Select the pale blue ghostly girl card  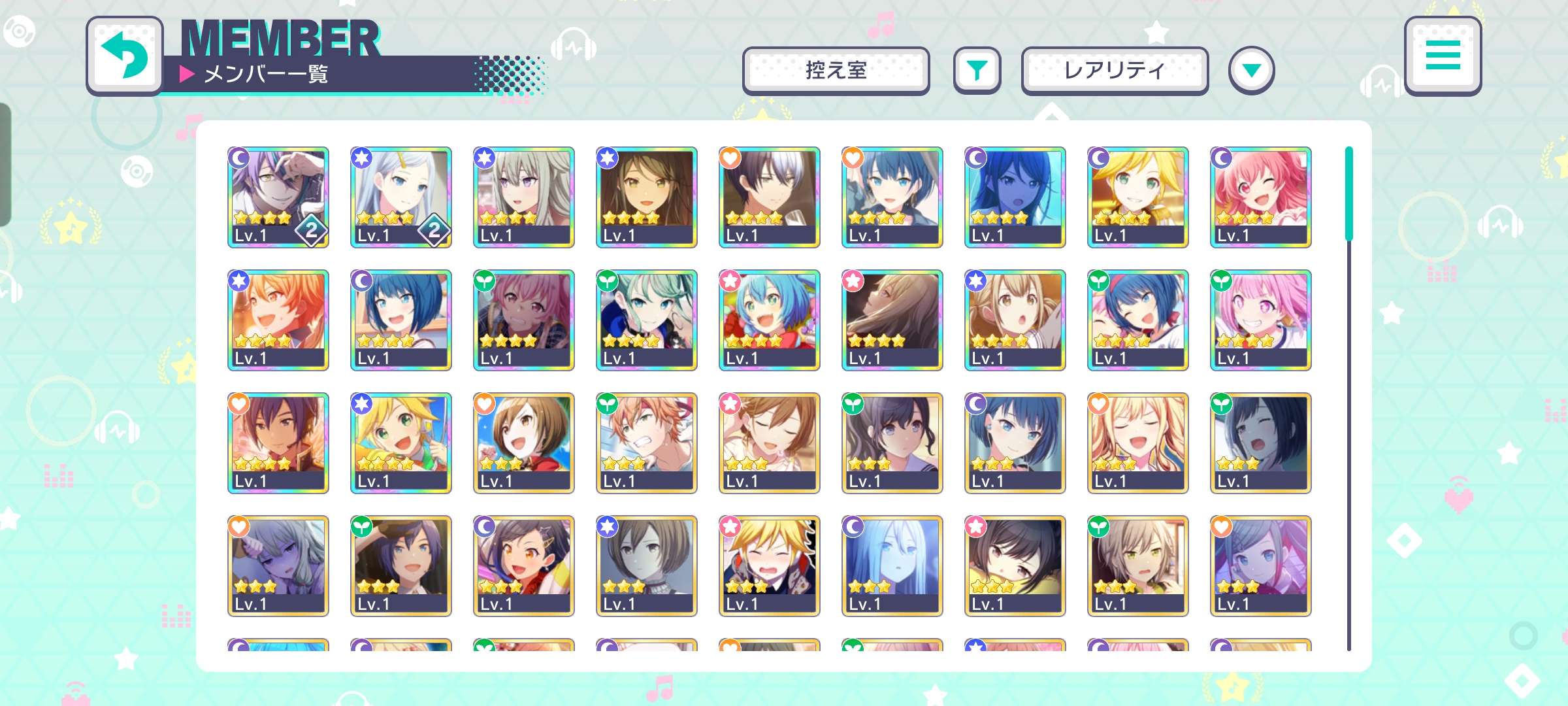pos(892,566)
